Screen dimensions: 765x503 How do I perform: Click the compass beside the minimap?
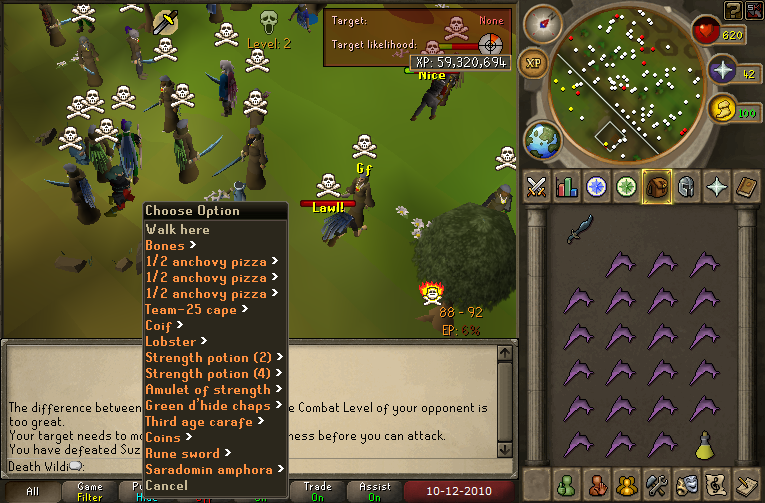point(540,21)
